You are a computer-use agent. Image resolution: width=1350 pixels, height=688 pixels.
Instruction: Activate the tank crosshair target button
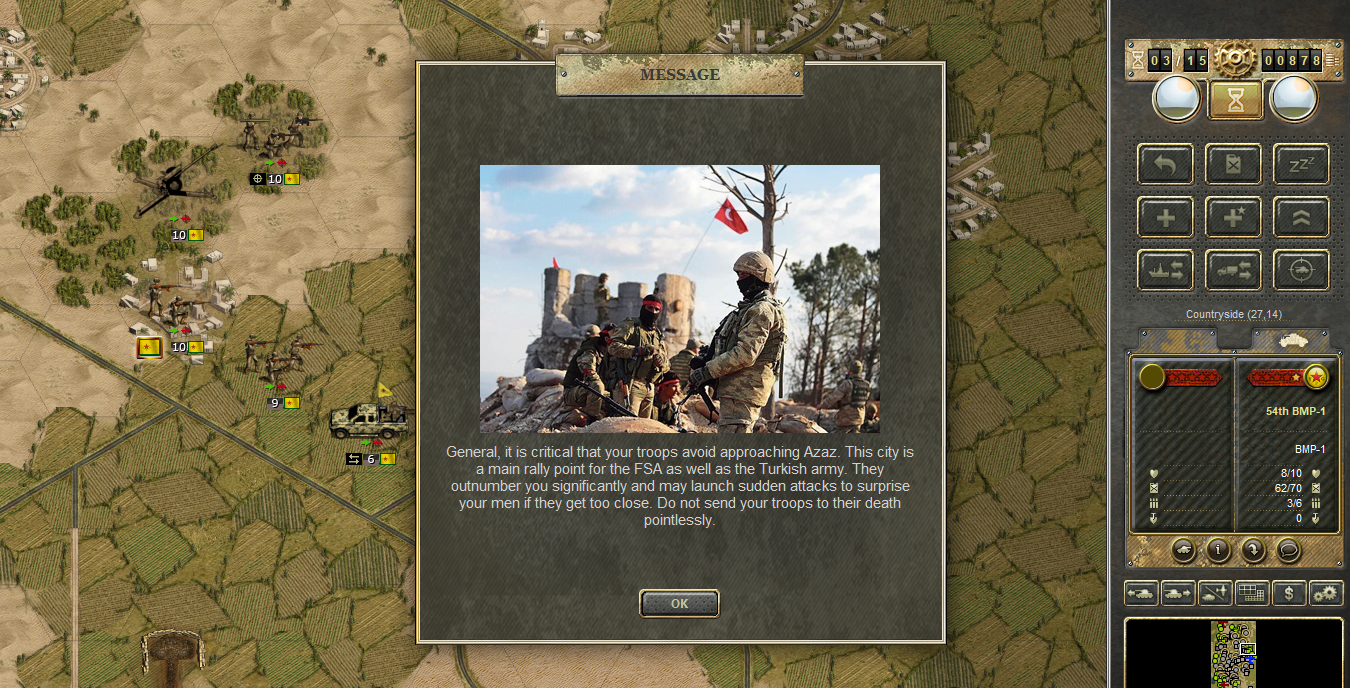click(1301, 270)
